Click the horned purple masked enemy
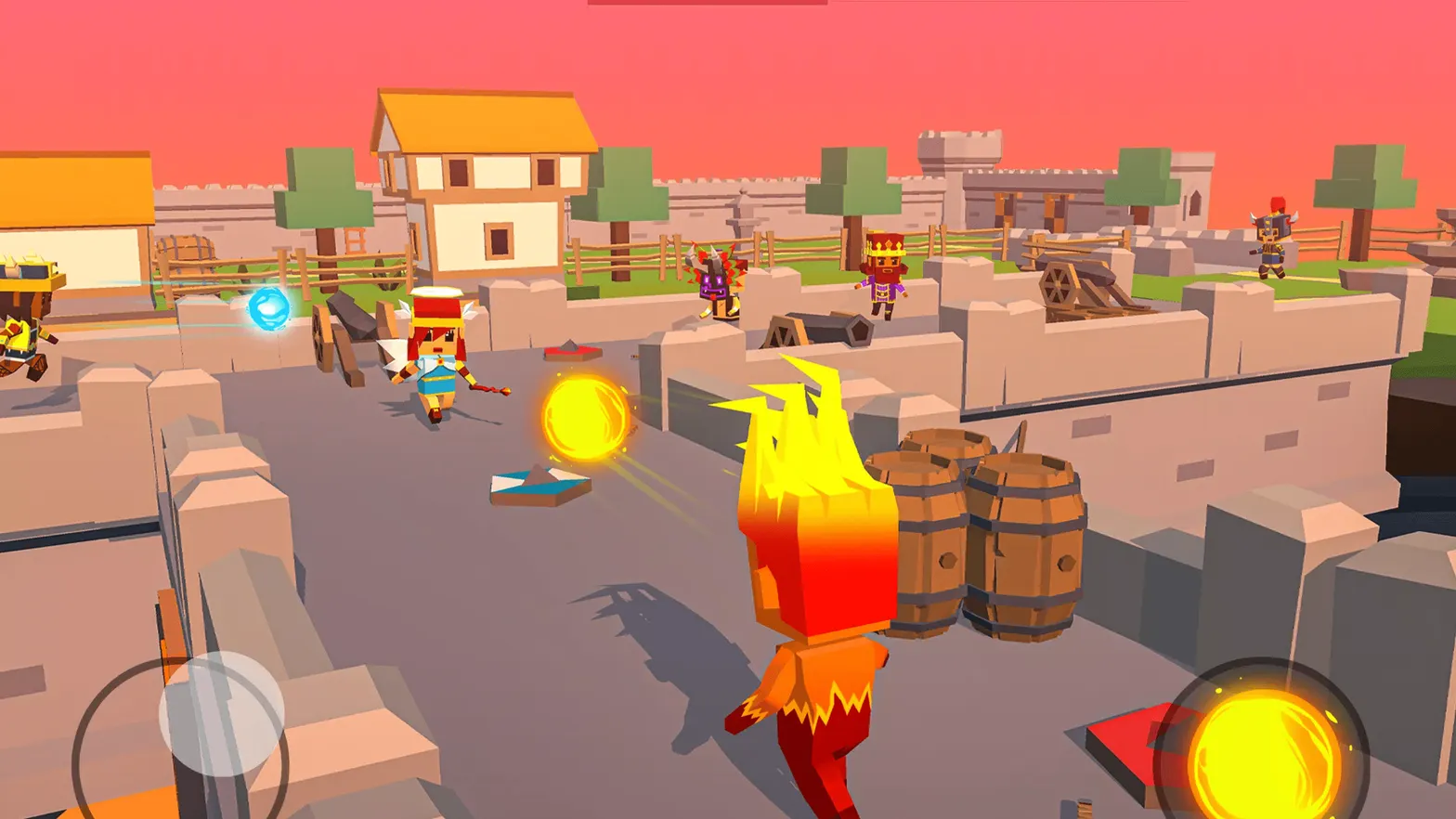The width and height of the screenshot is (1456, 819). pyautogui.click(x=720, y=285)
